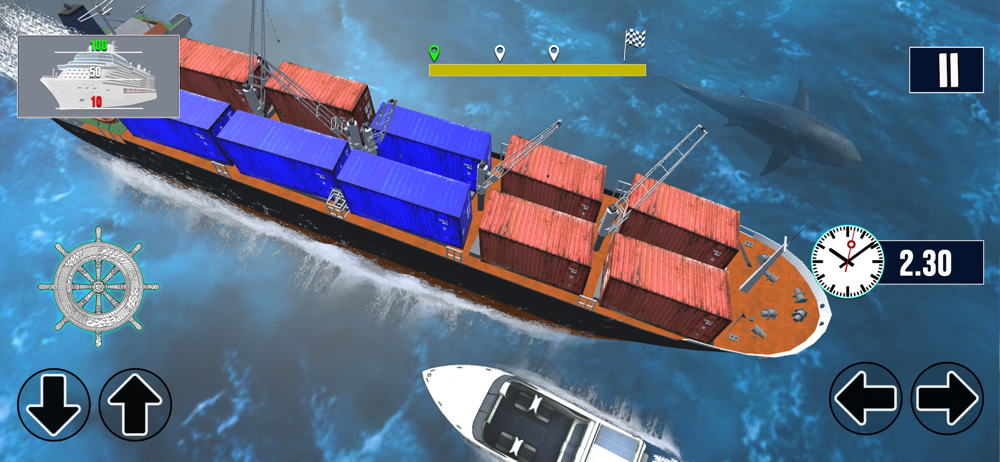
Task: Steer right with the right arrow
Action: tap(947, 398)
